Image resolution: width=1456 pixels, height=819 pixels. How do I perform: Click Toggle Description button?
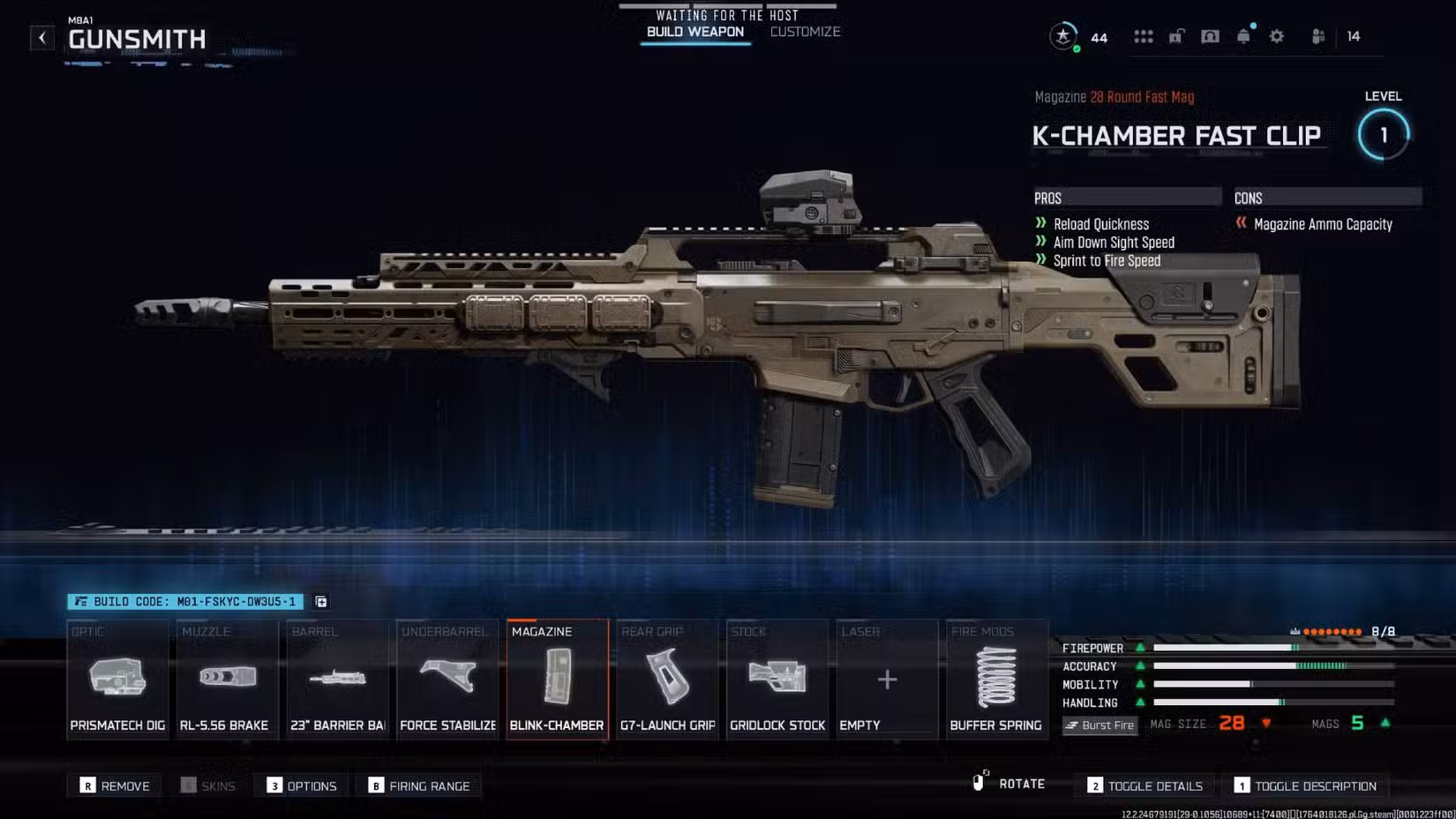[1307, 785]
